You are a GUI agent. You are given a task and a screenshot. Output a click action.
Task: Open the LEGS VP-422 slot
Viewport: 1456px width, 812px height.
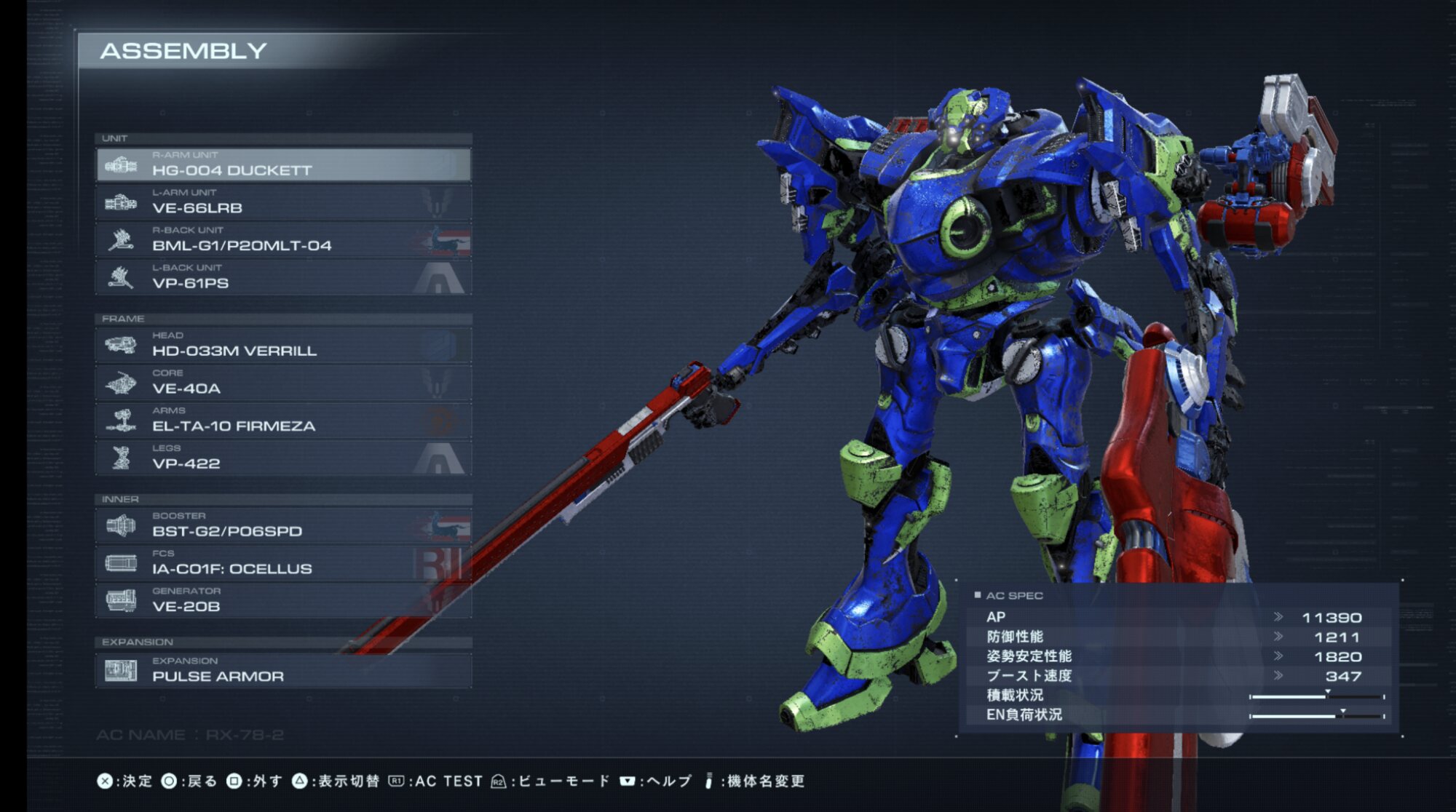[x=283, y=458]
